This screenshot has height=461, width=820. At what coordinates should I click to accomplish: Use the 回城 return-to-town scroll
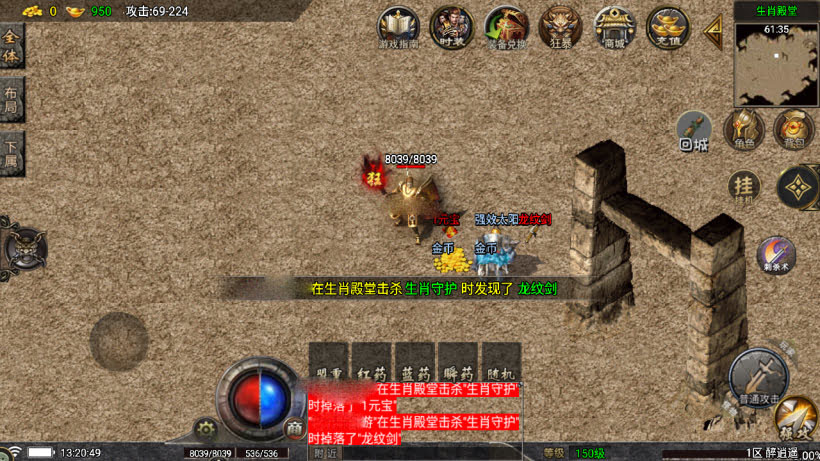point(694,130)
